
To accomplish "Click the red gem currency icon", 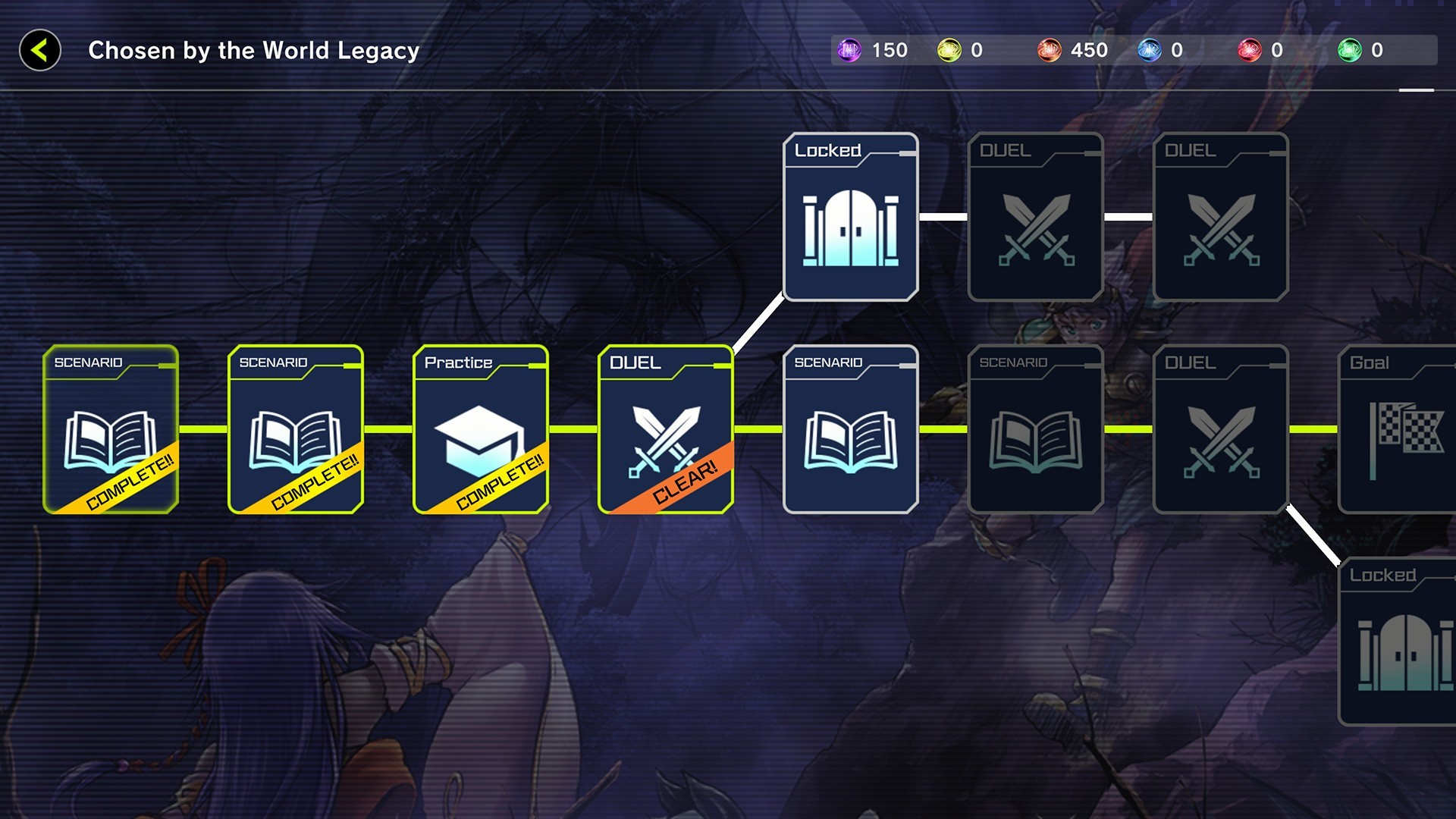I will pos(1254,50).
